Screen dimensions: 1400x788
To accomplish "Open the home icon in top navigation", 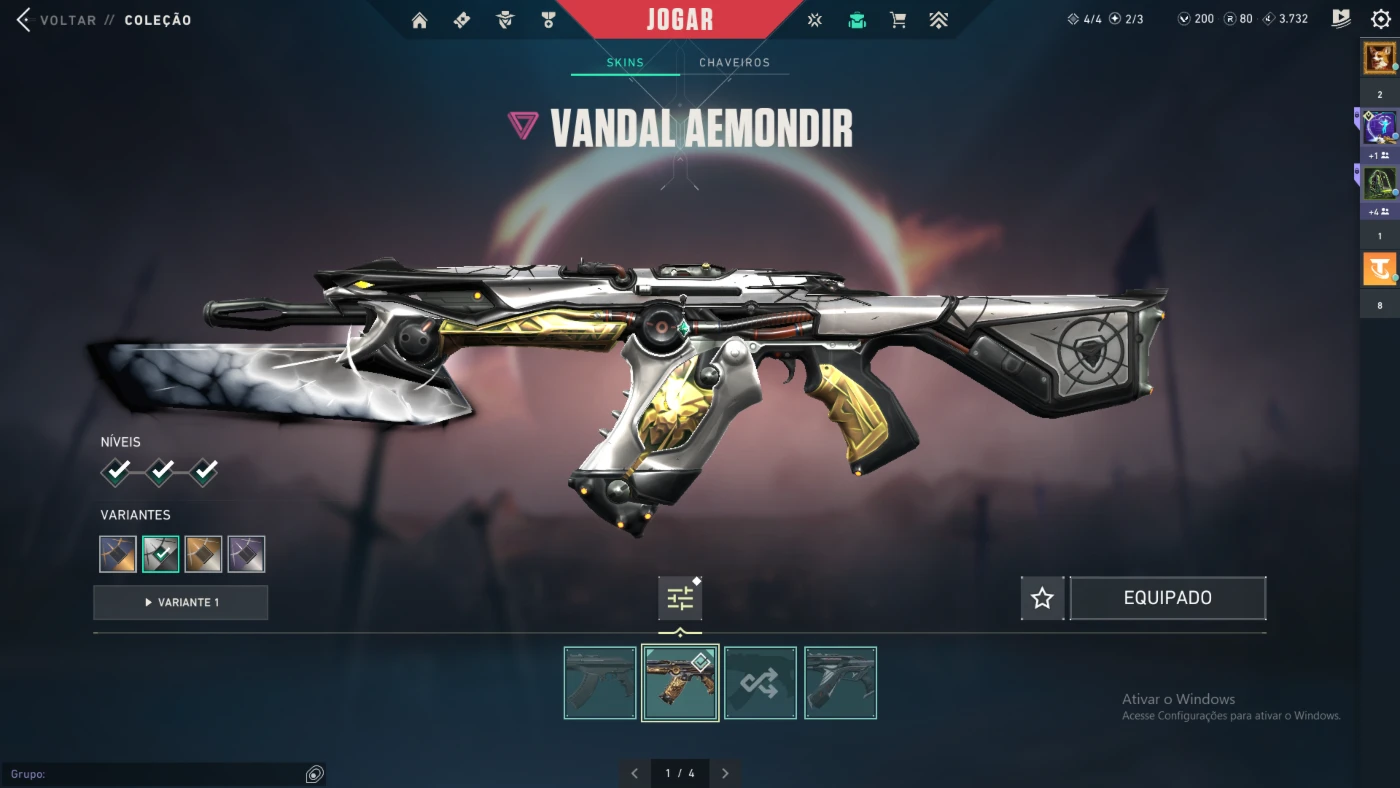I will coord(419,20).
